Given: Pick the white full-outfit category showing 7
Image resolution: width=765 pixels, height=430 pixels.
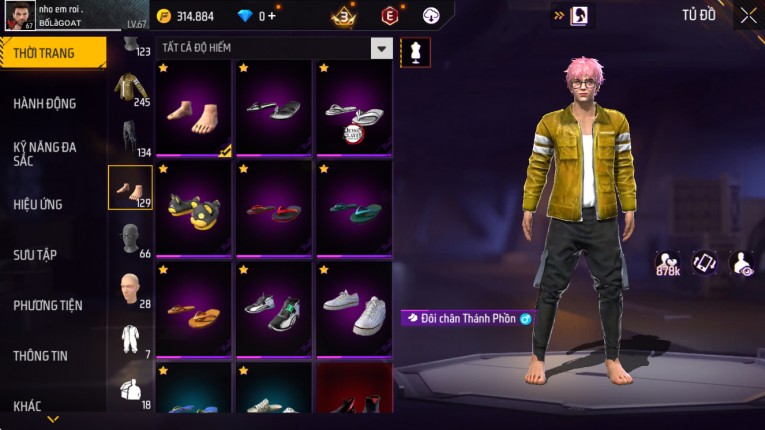Looking at the screenshot, I should (x=130, y=340).
